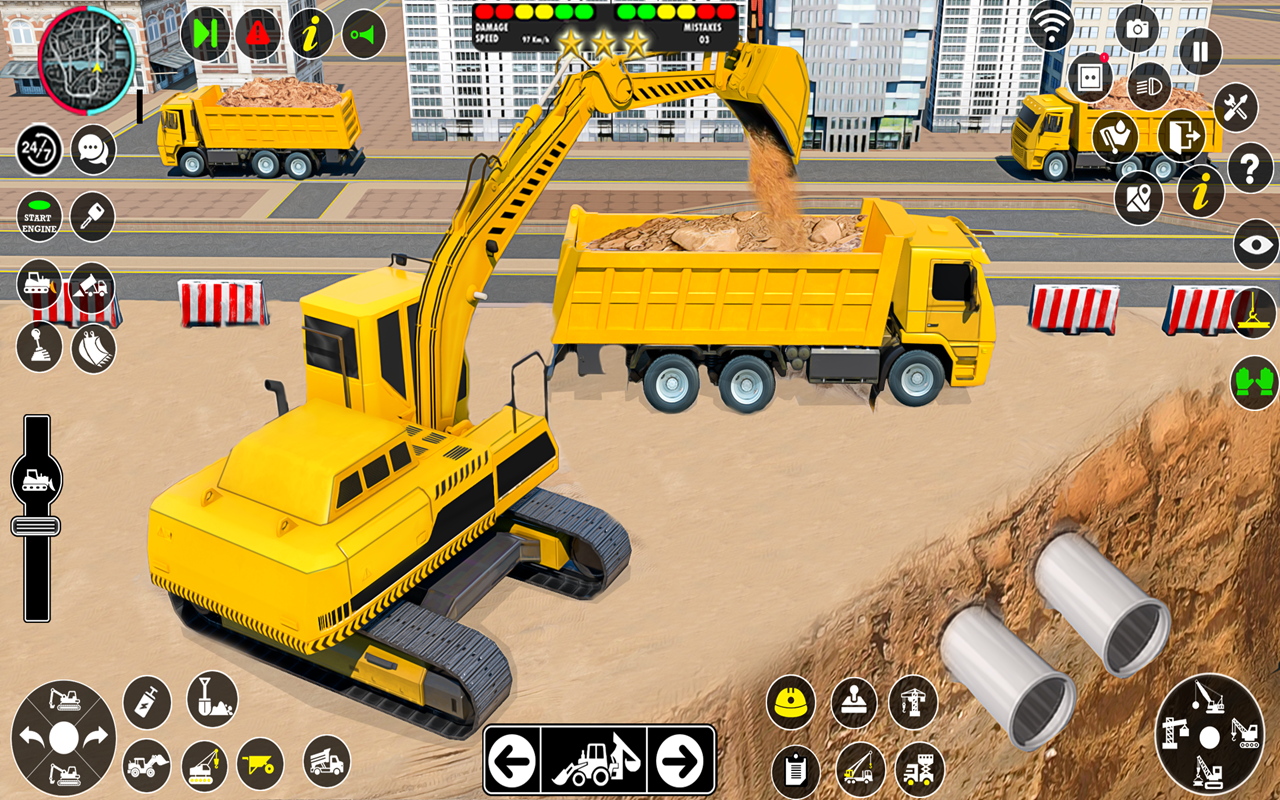Choose the wheelbarrow icon

coord(260,764)
